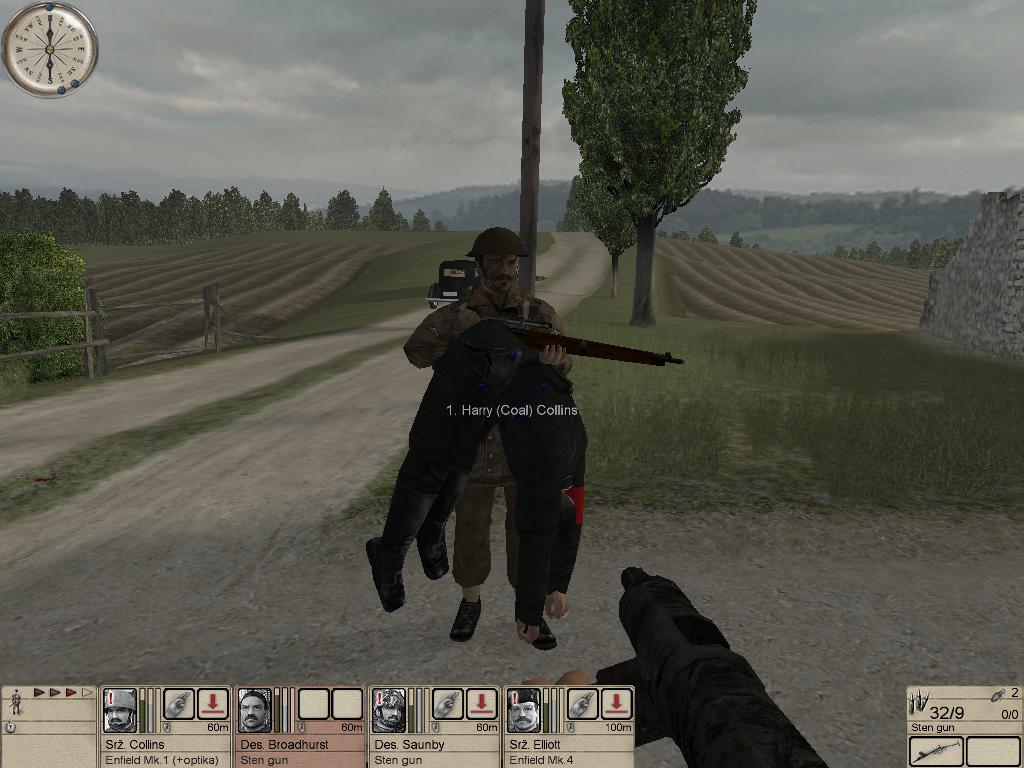Click Elliott's hand signal order icon
This screenshot has width=1024, height=768.
[583, 704]
